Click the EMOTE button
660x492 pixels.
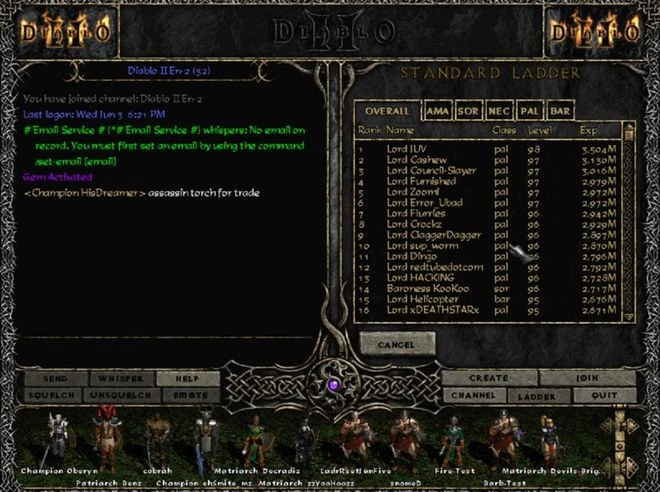[x=186, y=396]
